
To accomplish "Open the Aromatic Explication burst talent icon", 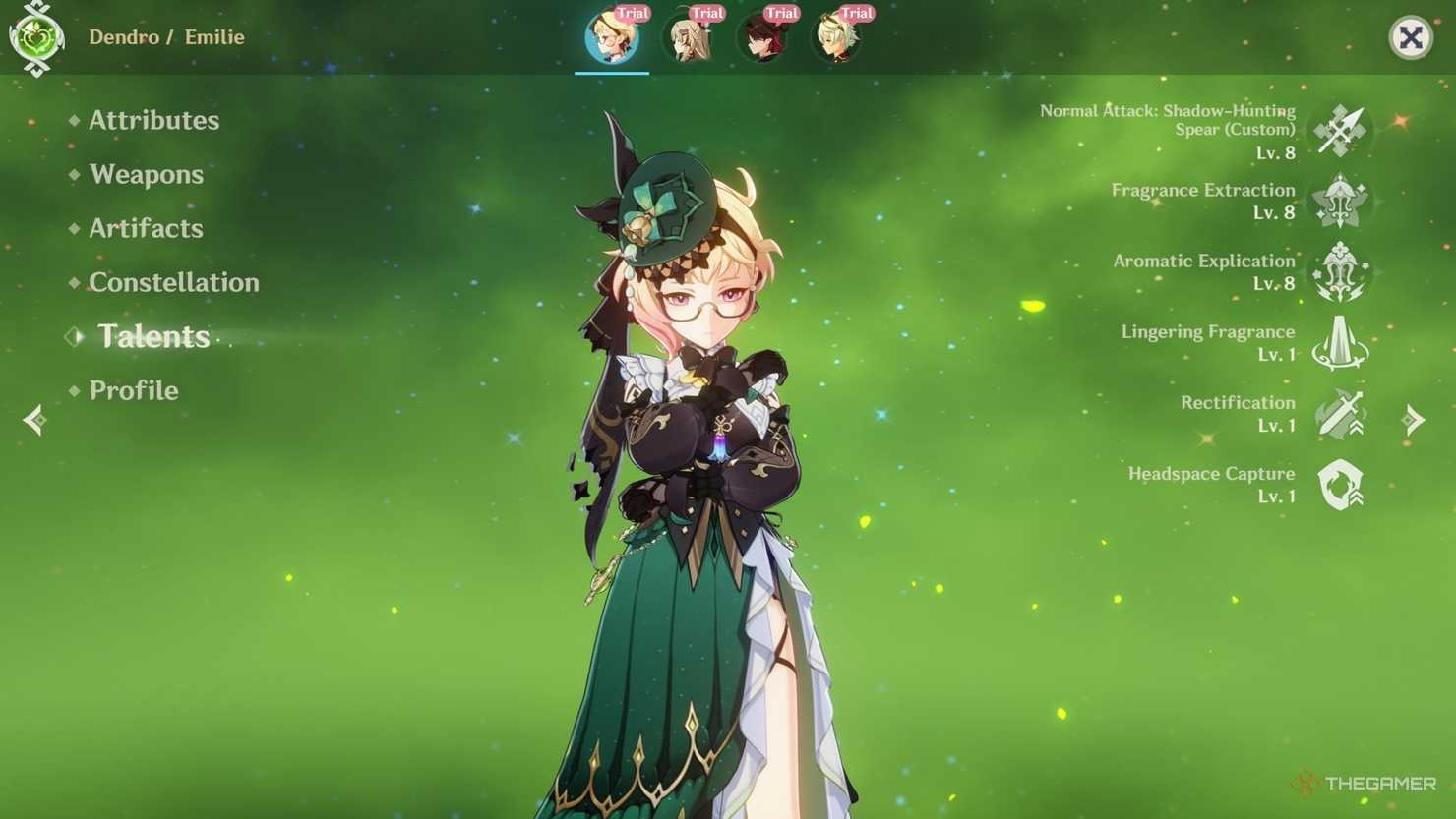I will (1341, 273).
